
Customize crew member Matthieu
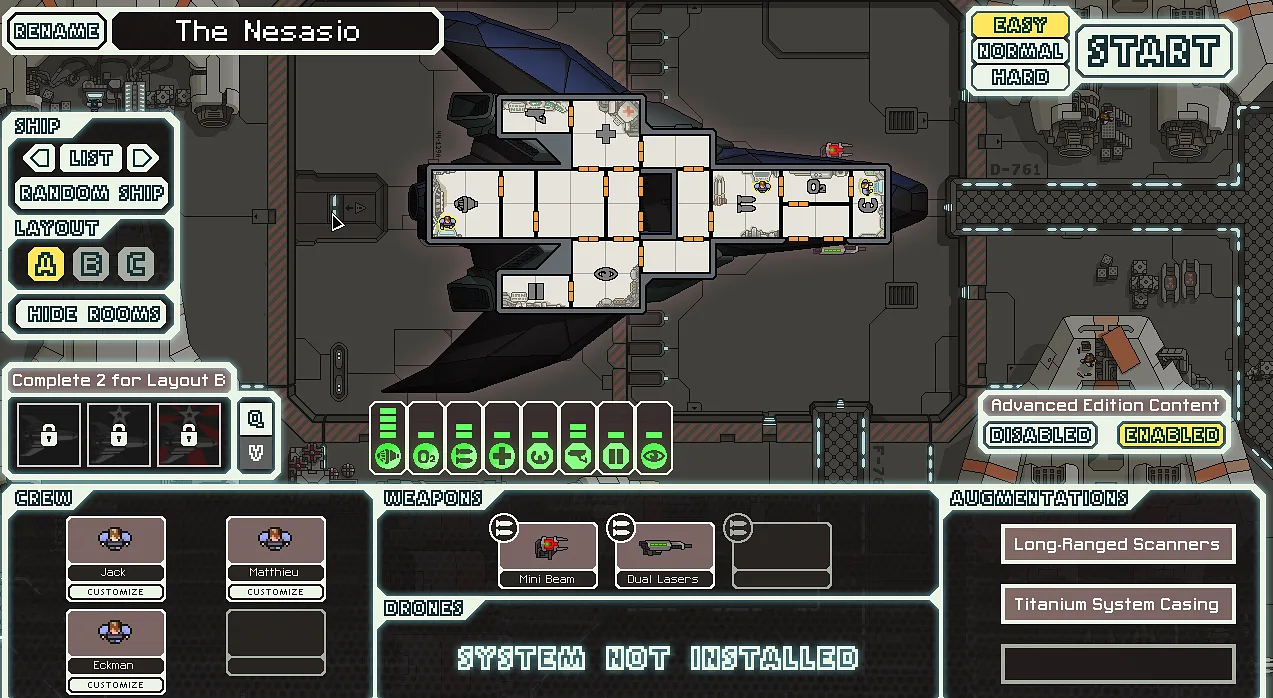tap(275, 592)
